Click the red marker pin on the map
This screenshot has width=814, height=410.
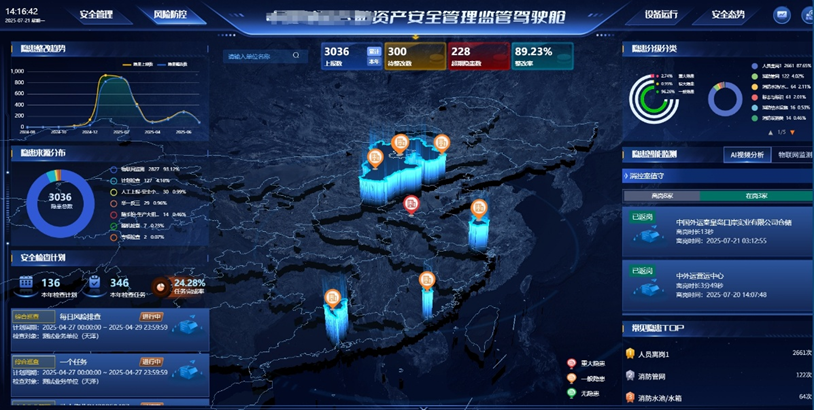[411, 203]
